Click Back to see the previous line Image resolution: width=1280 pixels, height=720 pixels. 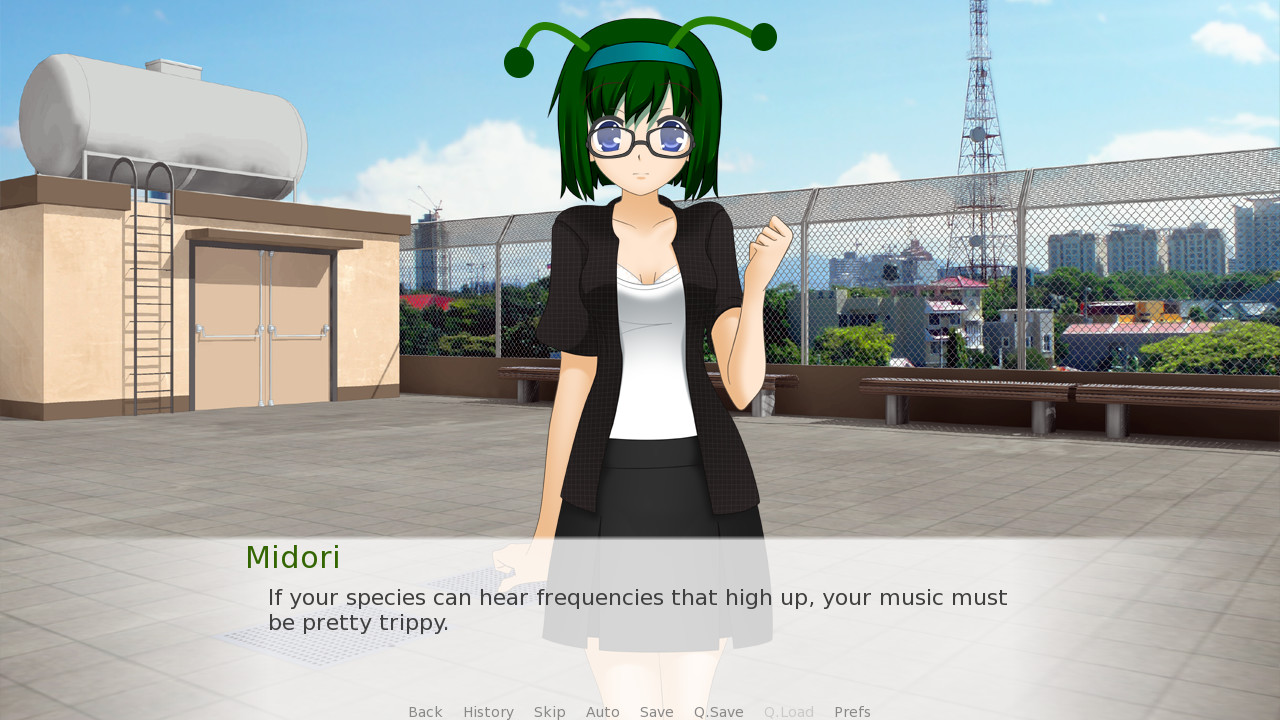click(x=425, y=711)
